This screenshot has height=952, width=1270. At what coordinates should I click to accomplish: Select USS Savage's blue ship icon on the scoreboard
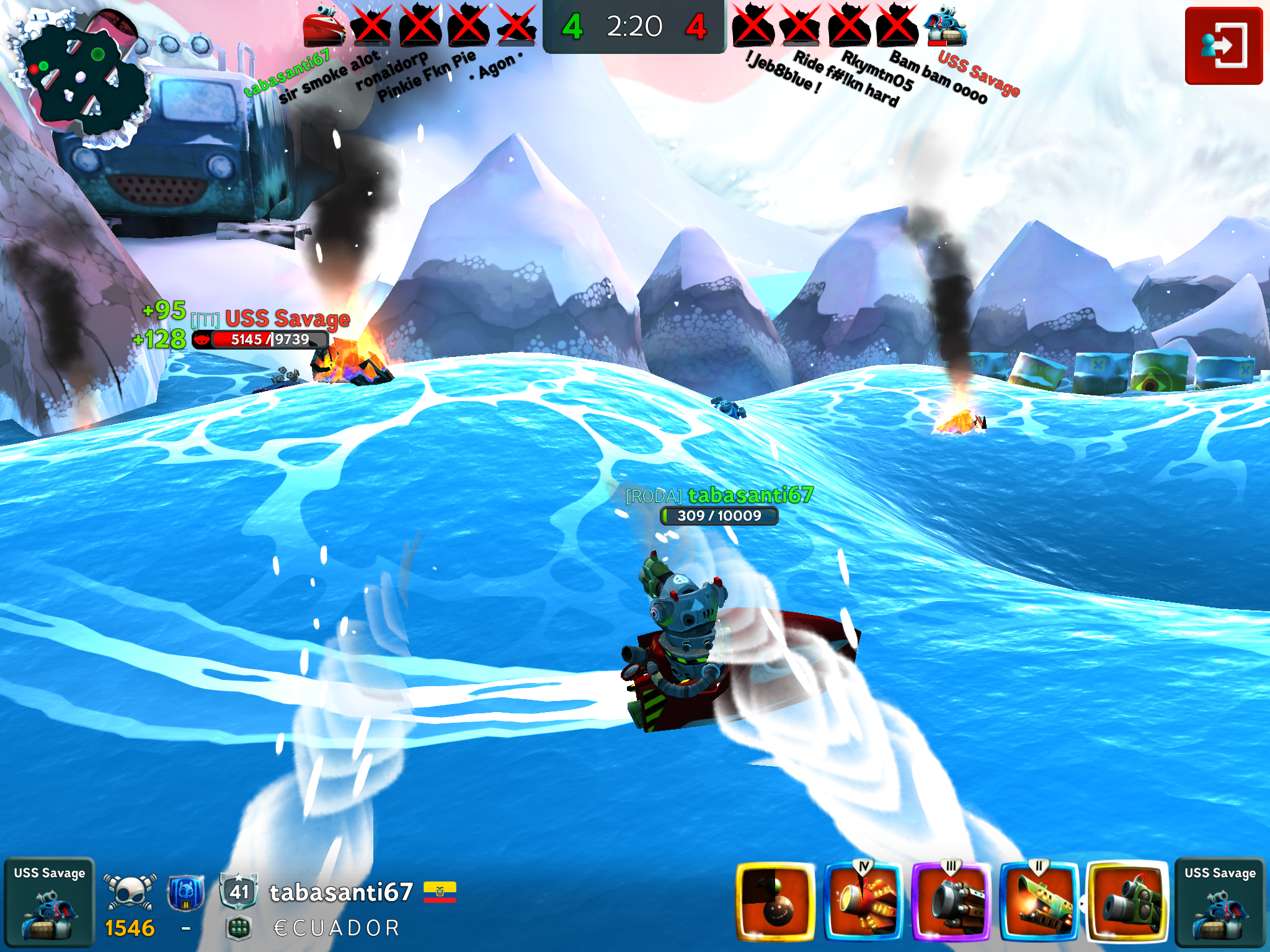[945, 26]
